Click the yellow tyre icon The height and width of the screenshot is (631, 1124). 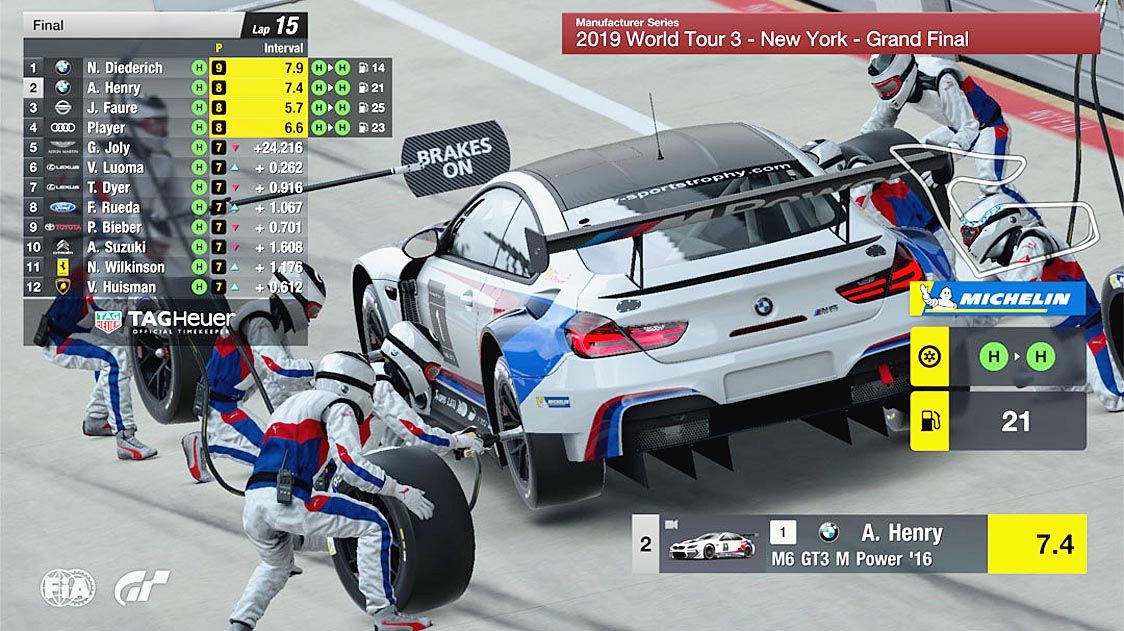[x=929, y=358]
